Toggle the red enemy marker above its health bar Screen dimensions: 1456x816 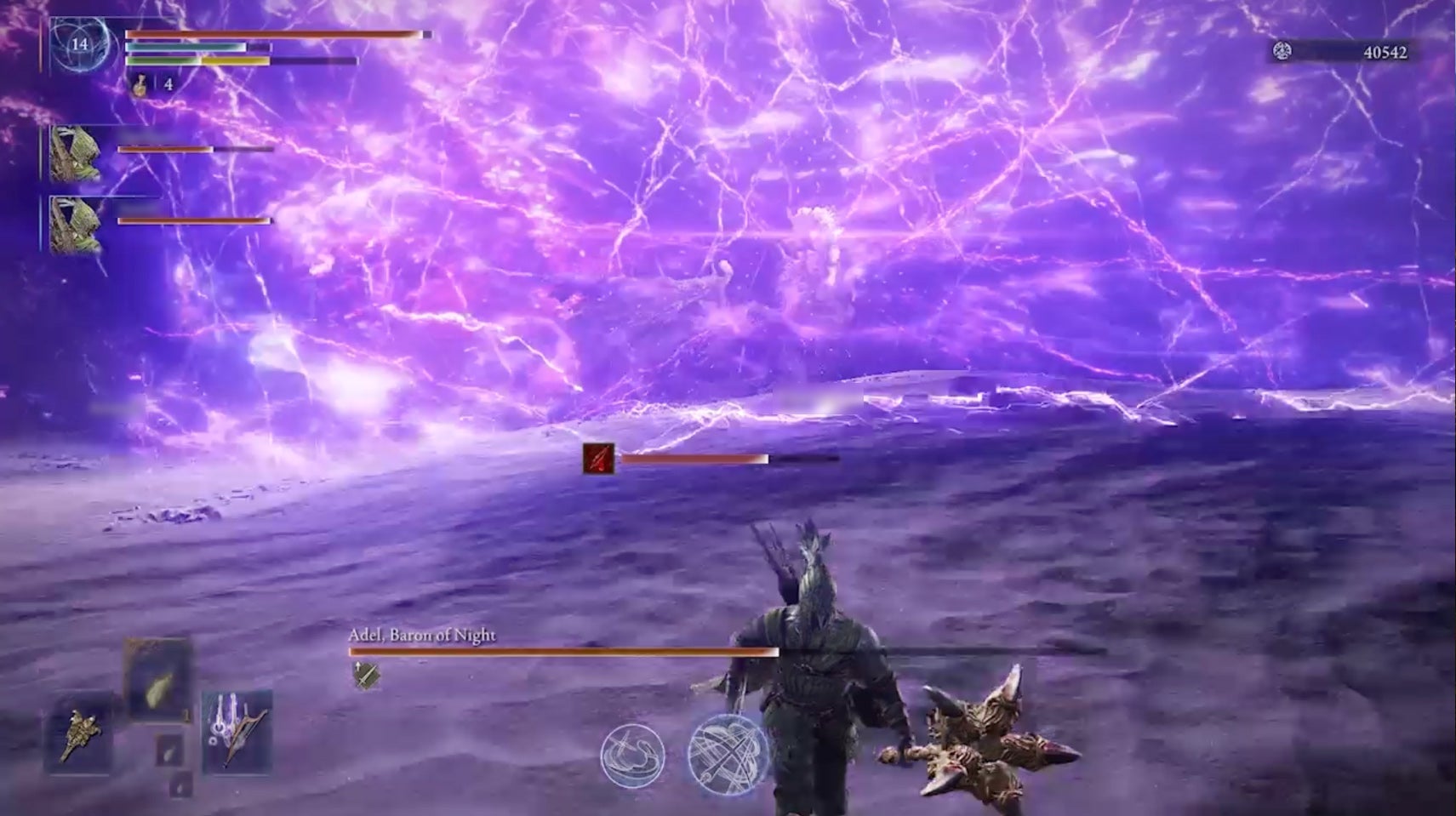[x=600, y=459]
